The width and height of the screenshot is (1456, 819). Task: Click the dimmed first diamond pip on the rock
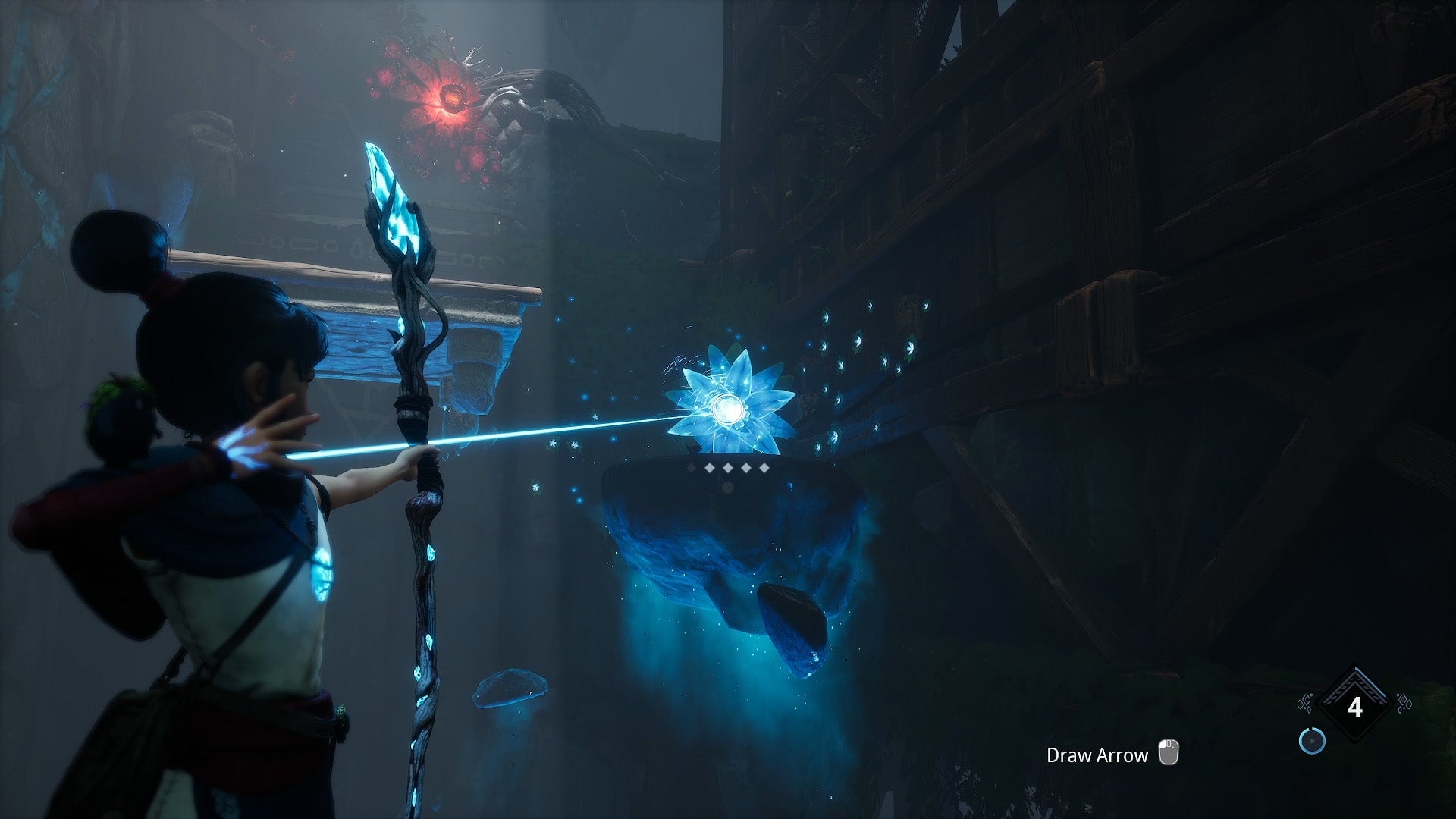[692, 468]
